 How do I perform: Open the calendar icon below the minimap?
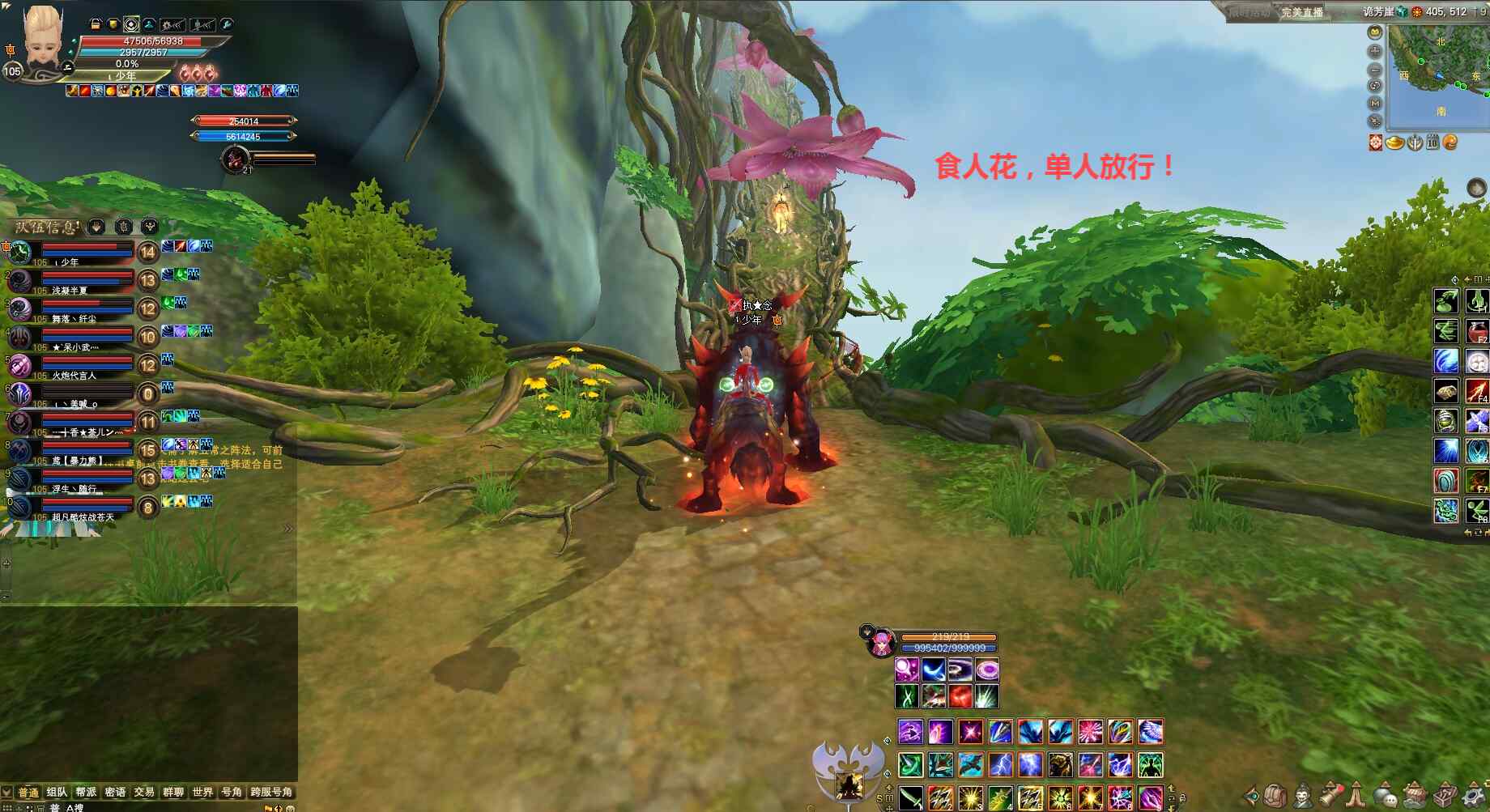pos(1433,143)
